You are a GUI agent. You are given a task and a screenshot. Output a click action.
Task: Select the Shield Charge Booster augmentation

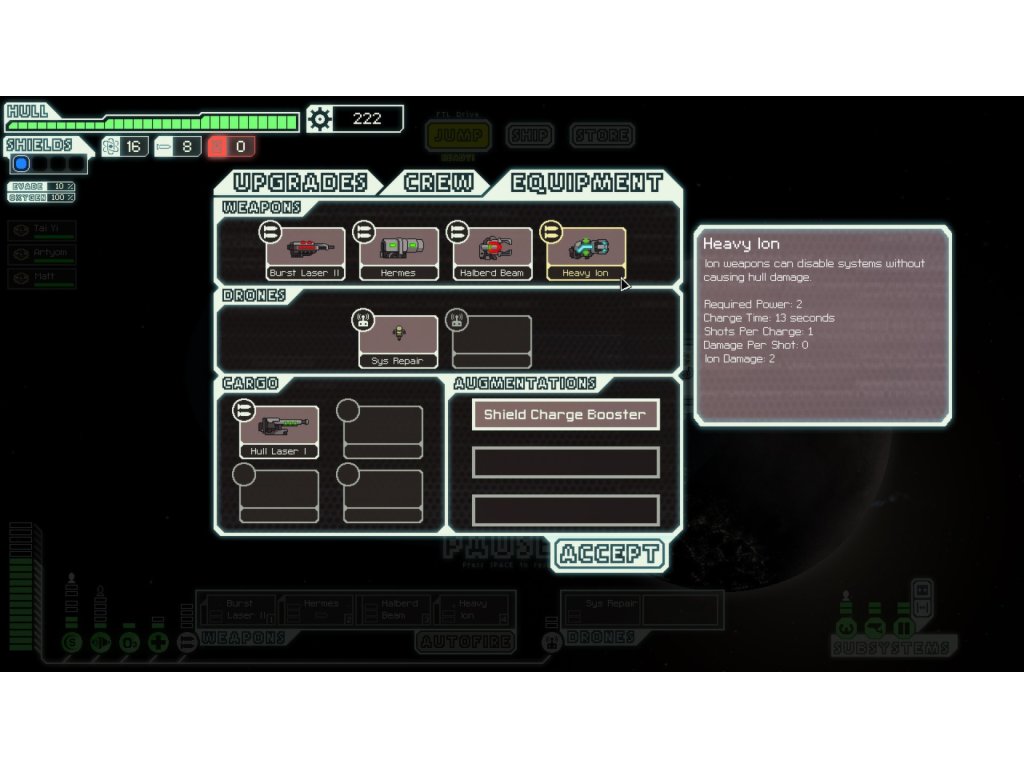(x=565, y=414)
